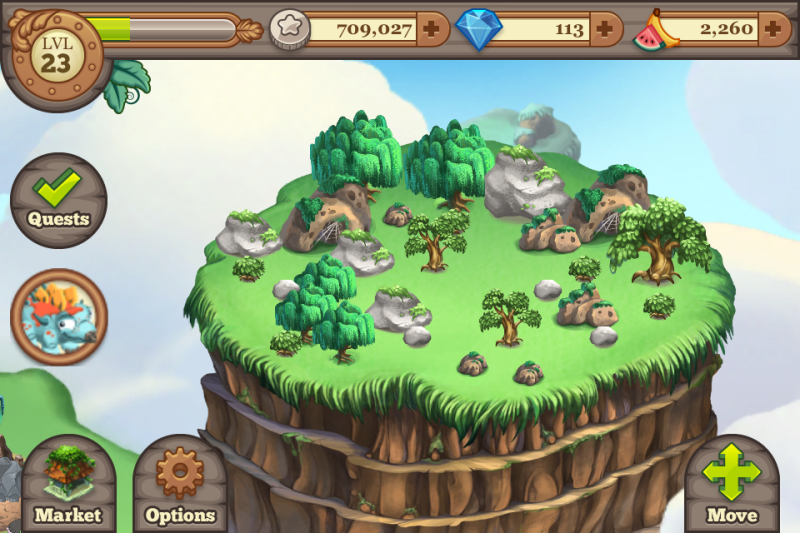Open the Quests panel
Viewport: 800px width, 533px height.
pyautogui.click(x=58, y=199)
